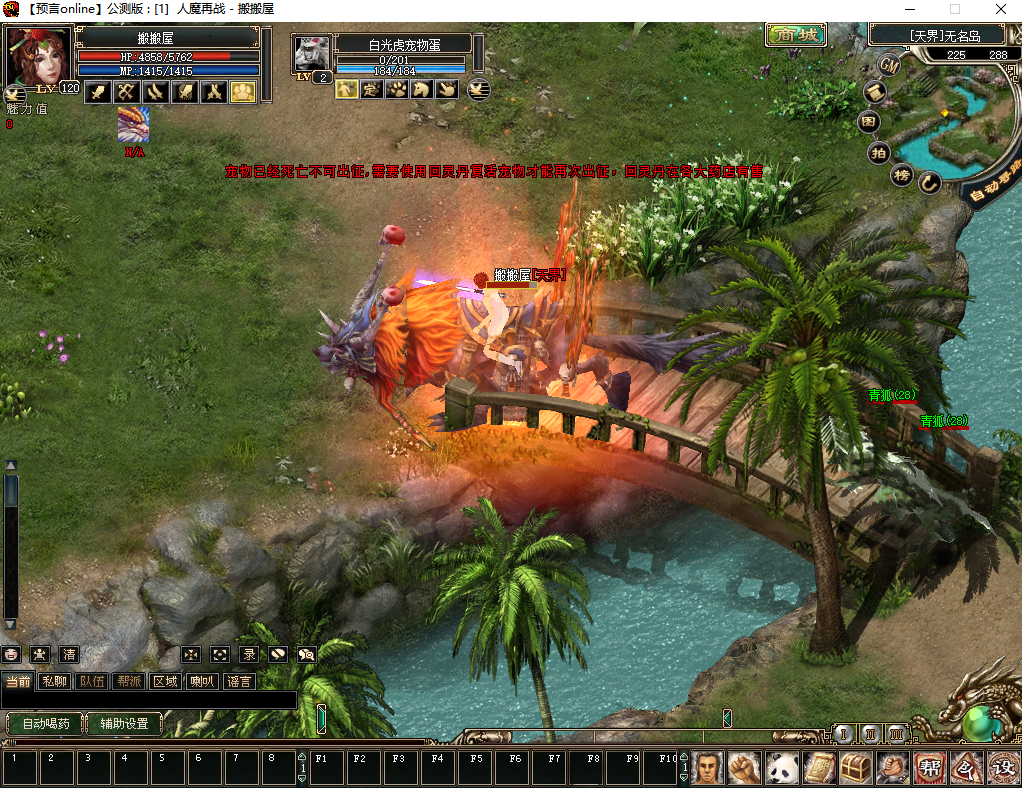The height and width of the screenshot is (788, 1022).
Task: Select the 白光虎 pet portrait
Action: point(312,53)
